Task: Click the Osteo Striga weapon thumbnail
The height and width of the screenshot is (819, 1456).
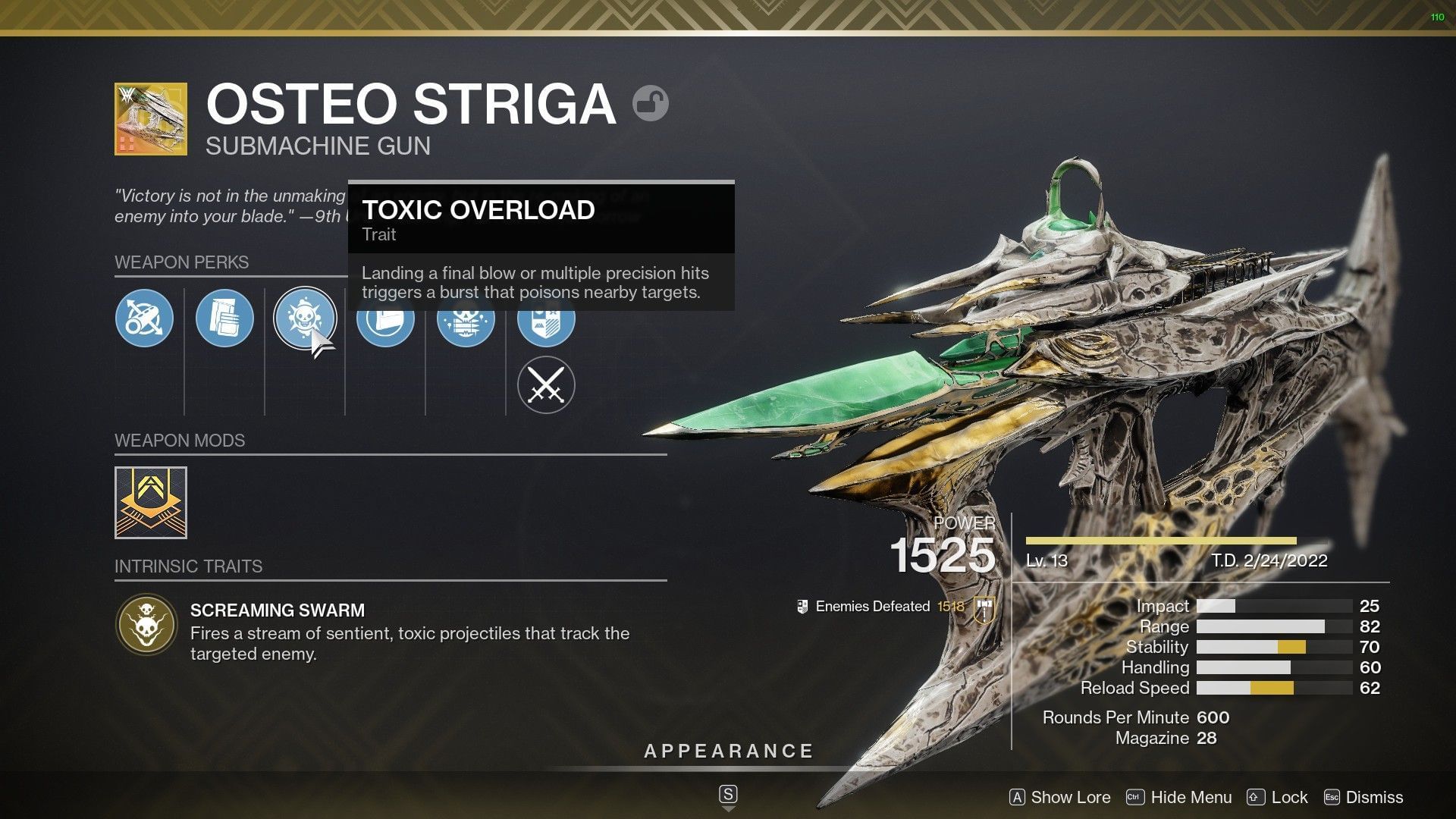Action: click(149, 119)
